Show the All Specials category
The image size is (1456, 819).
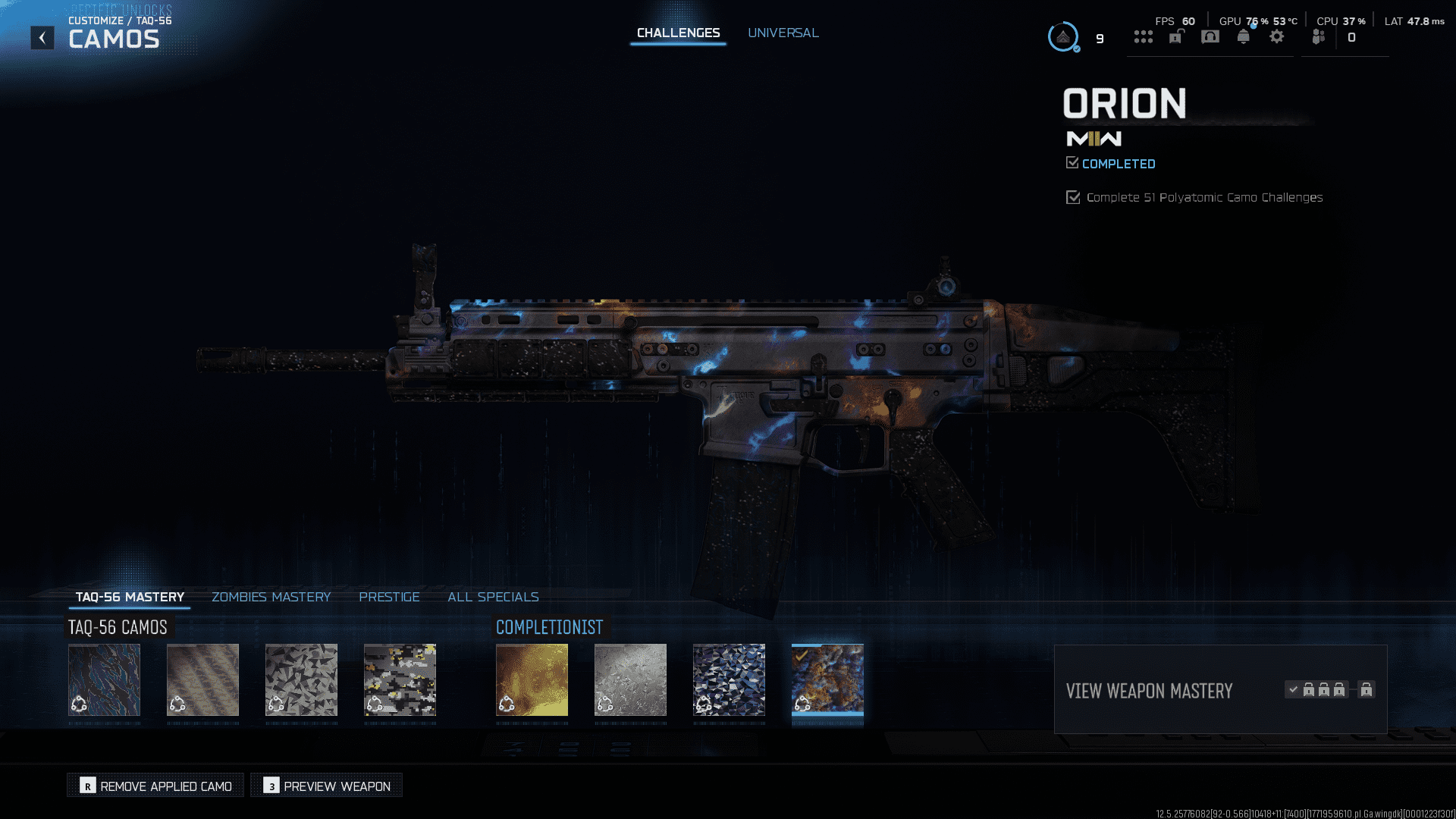(493, 598)
